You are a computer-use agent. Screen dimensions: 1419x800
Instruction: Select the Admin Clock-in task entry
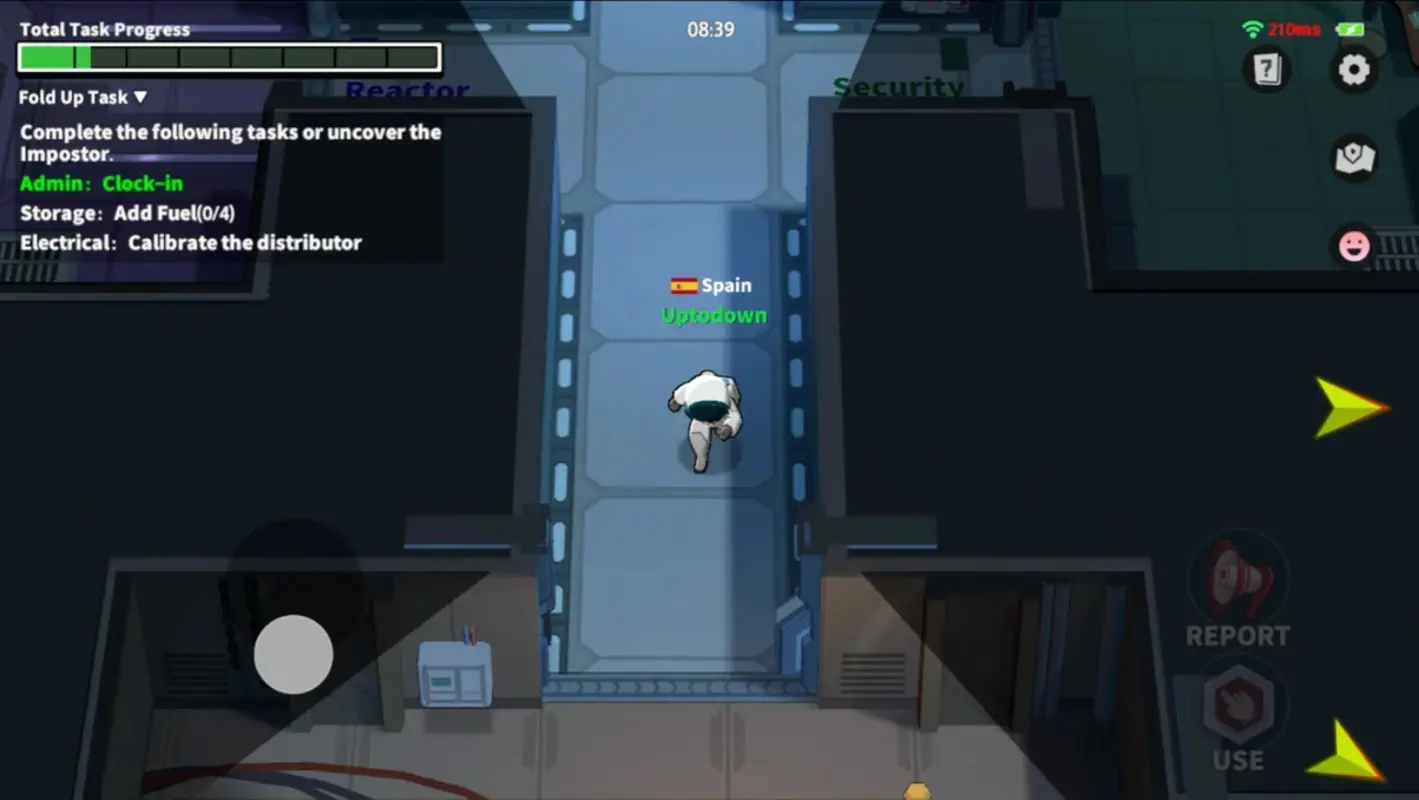tap(102, 184)
